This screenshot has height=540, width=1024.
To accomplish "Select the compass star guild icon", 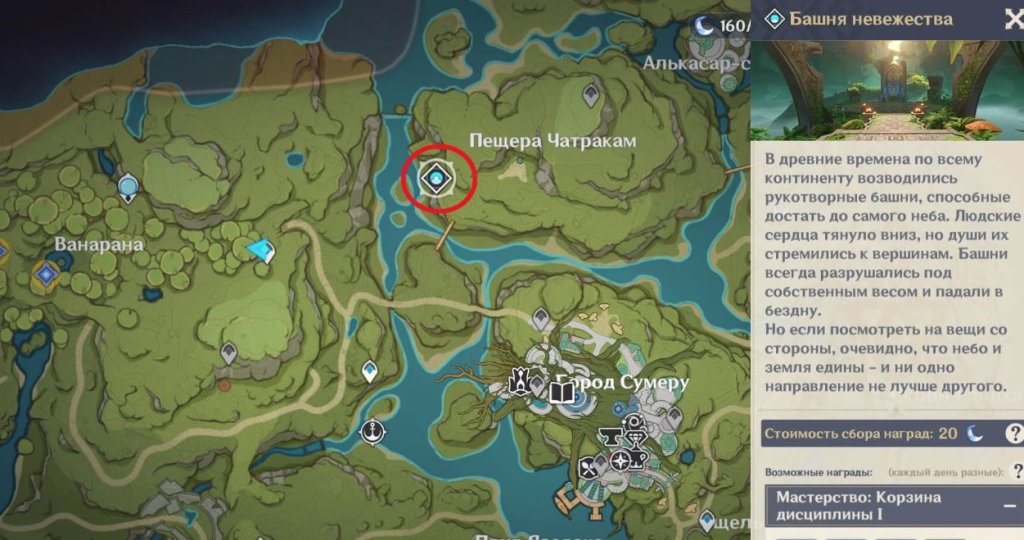I will (620, 461).
